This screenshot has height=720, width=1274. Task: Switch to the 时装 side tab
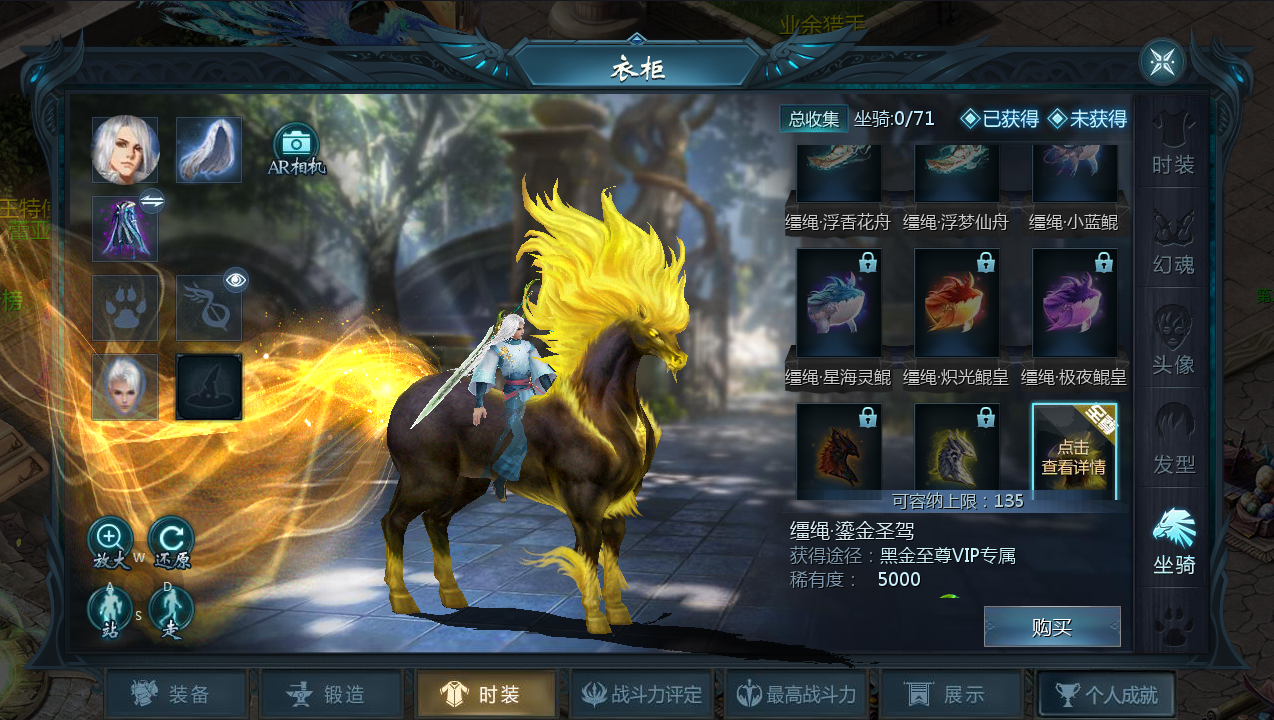[x=1173, y=144]
